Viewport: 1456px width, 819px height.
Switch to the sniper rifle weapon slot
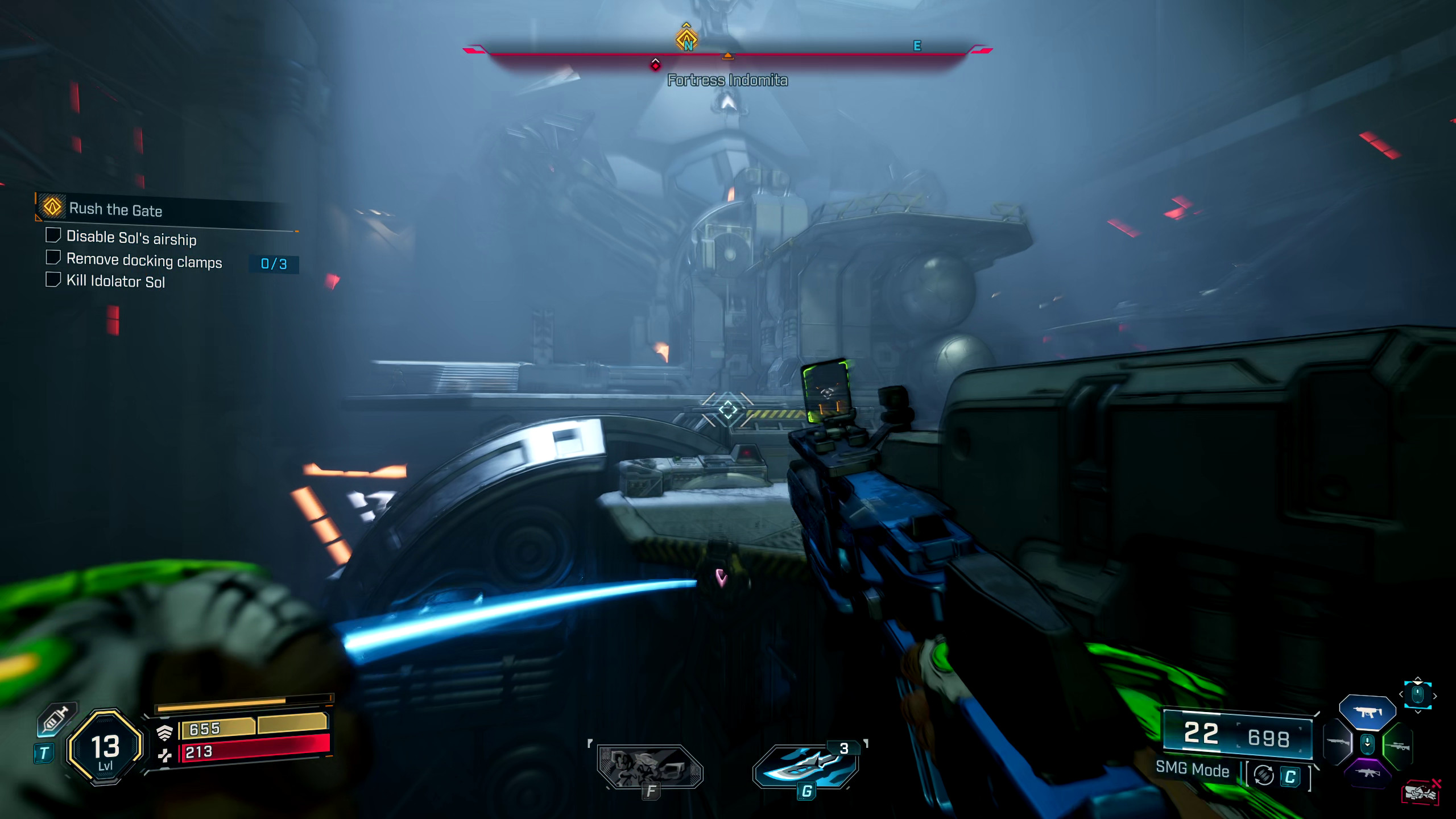[1397, 745]
